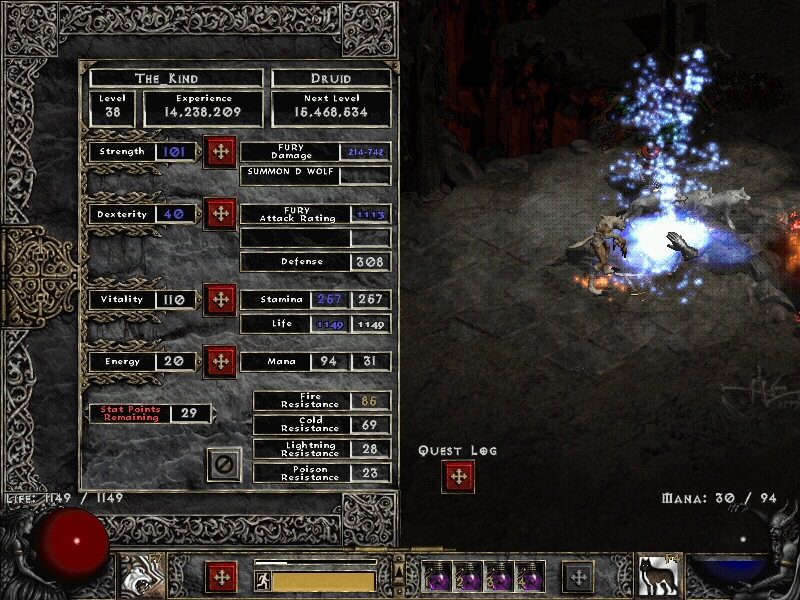800x600 pixels.
Task: Click the gray new-skill button beside the belt
Action: tap(577, 577)
